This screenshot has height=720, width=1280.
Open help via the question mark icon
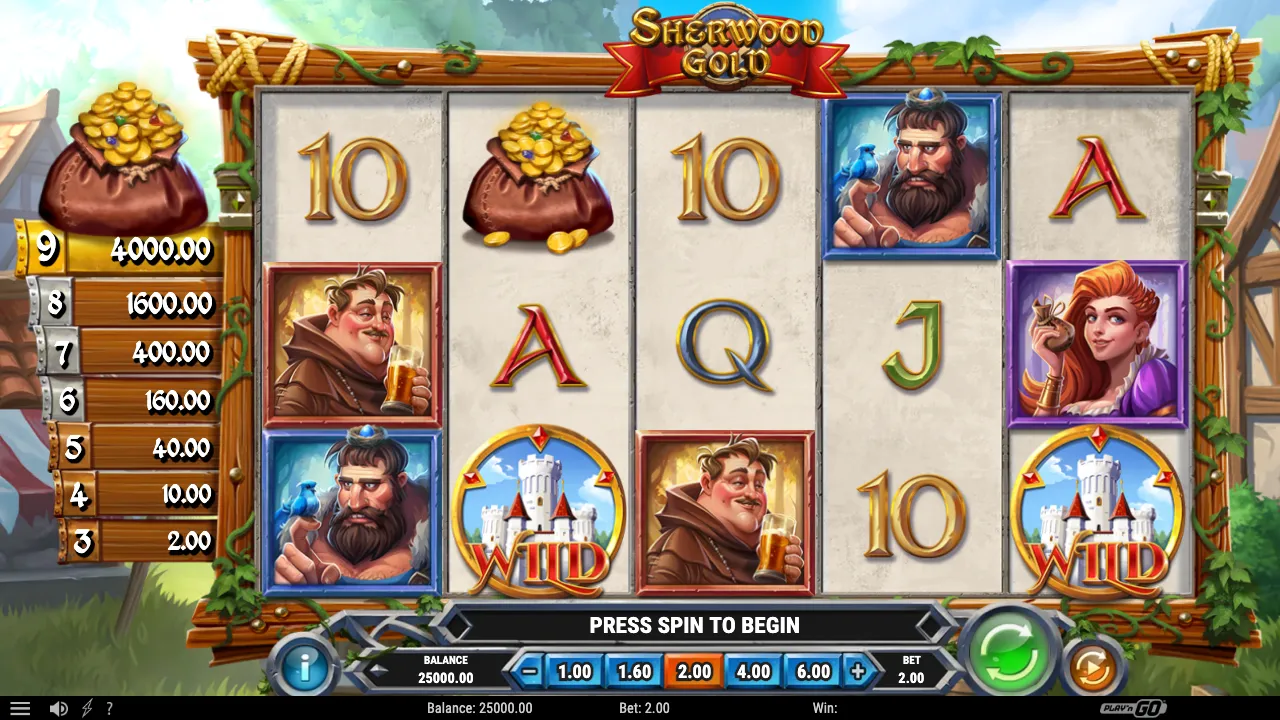tap(108, 708)
